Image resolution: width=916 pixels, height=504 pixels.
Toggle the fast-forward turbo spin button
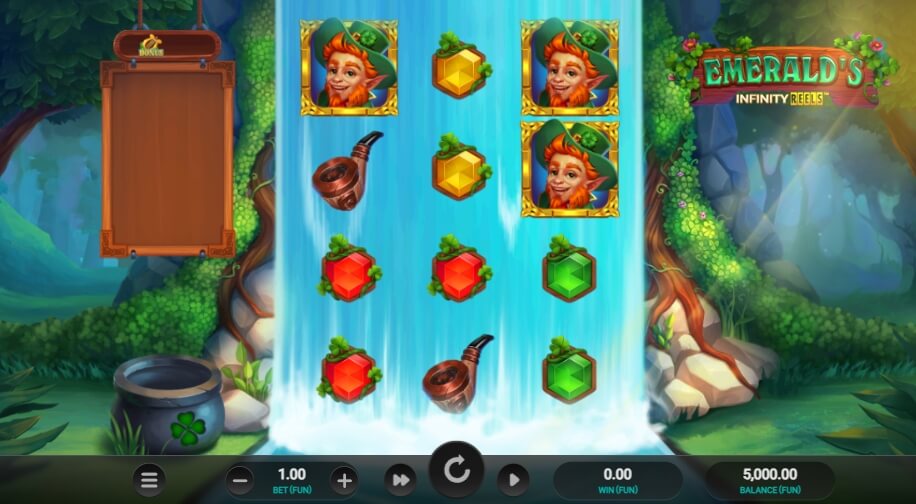click(x=400, y=480)
